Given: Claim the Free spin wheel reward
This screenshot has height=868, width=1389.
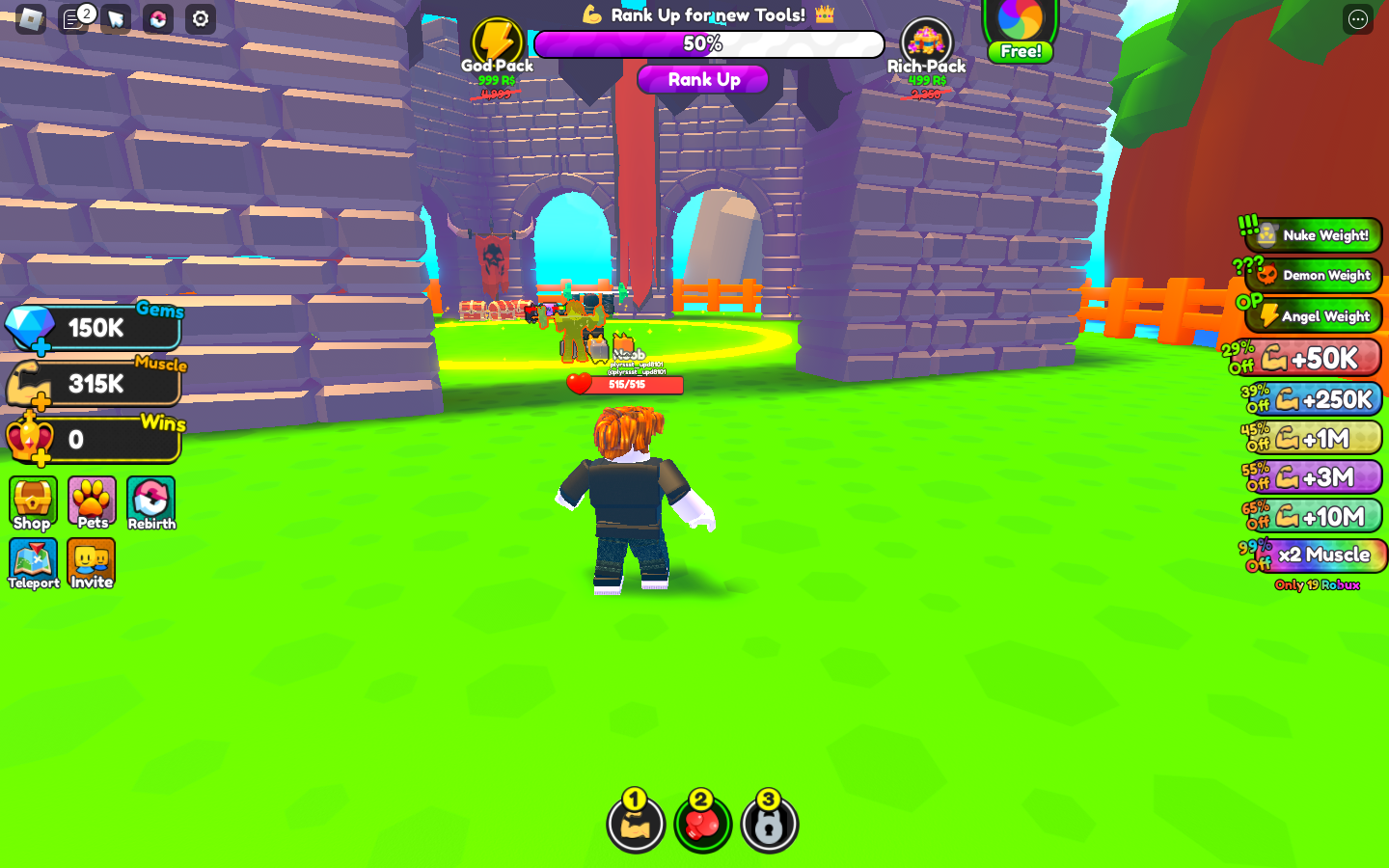Looking at the screenshot, I should click(x=1021, y=31).
